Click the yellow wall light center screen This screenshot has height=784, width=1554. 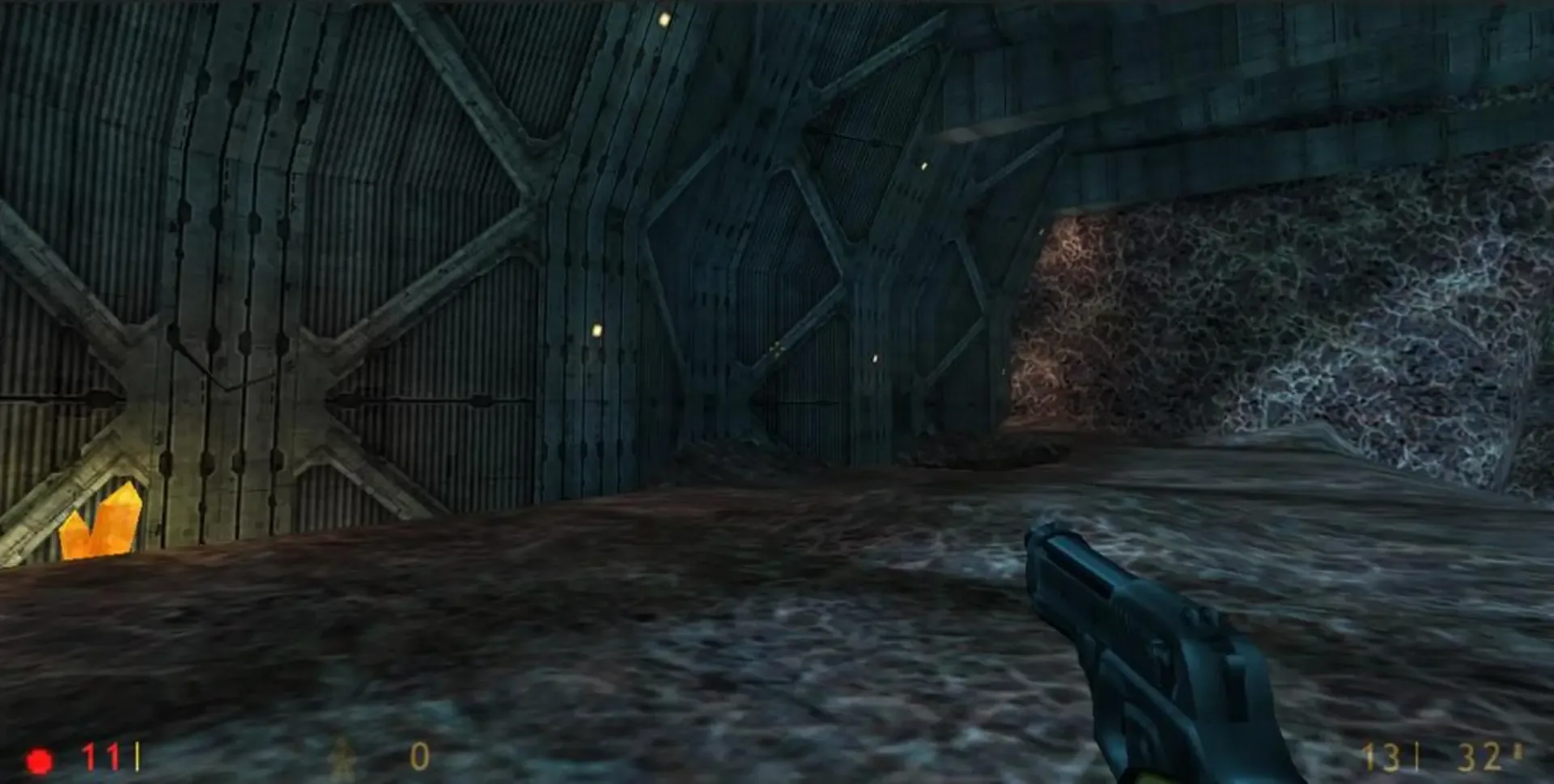pyautogui.click(x=597, y=330)
